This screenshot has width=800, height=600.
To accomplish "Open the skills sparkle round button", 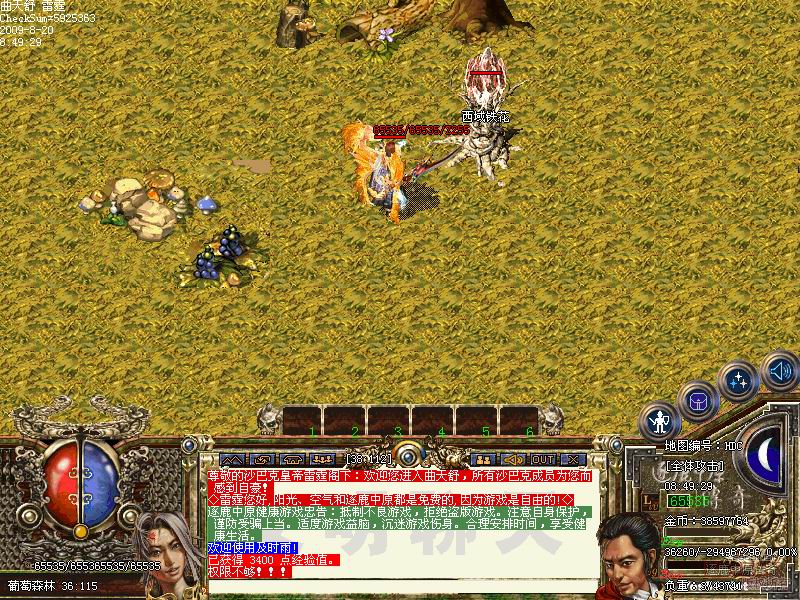I will coord(738,382).
